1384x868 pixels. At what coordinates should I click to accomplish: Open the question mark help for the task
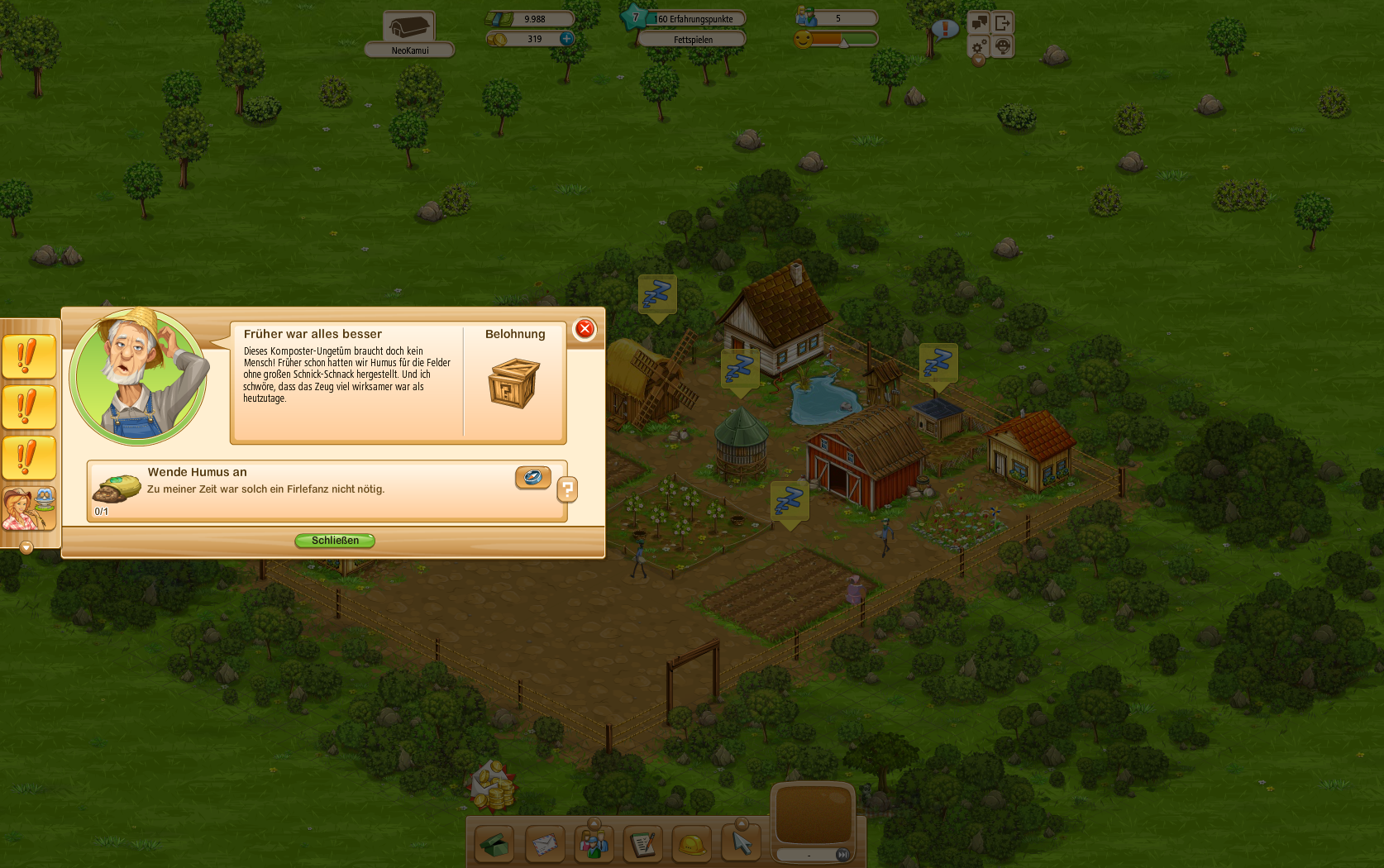coord(567,490)
